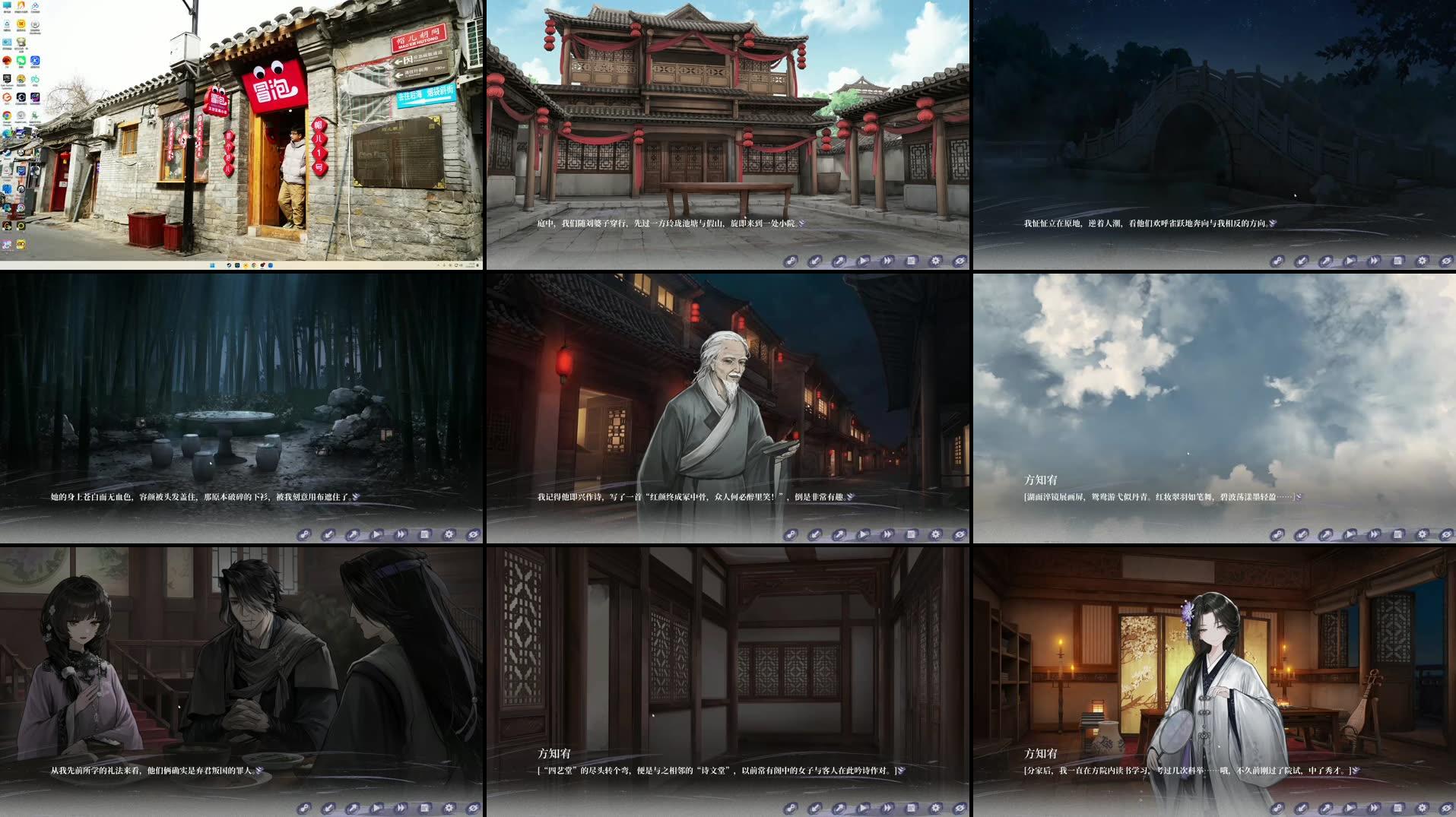
Task: Click the Steam icon on the taskbar
Action: (228, 265)
